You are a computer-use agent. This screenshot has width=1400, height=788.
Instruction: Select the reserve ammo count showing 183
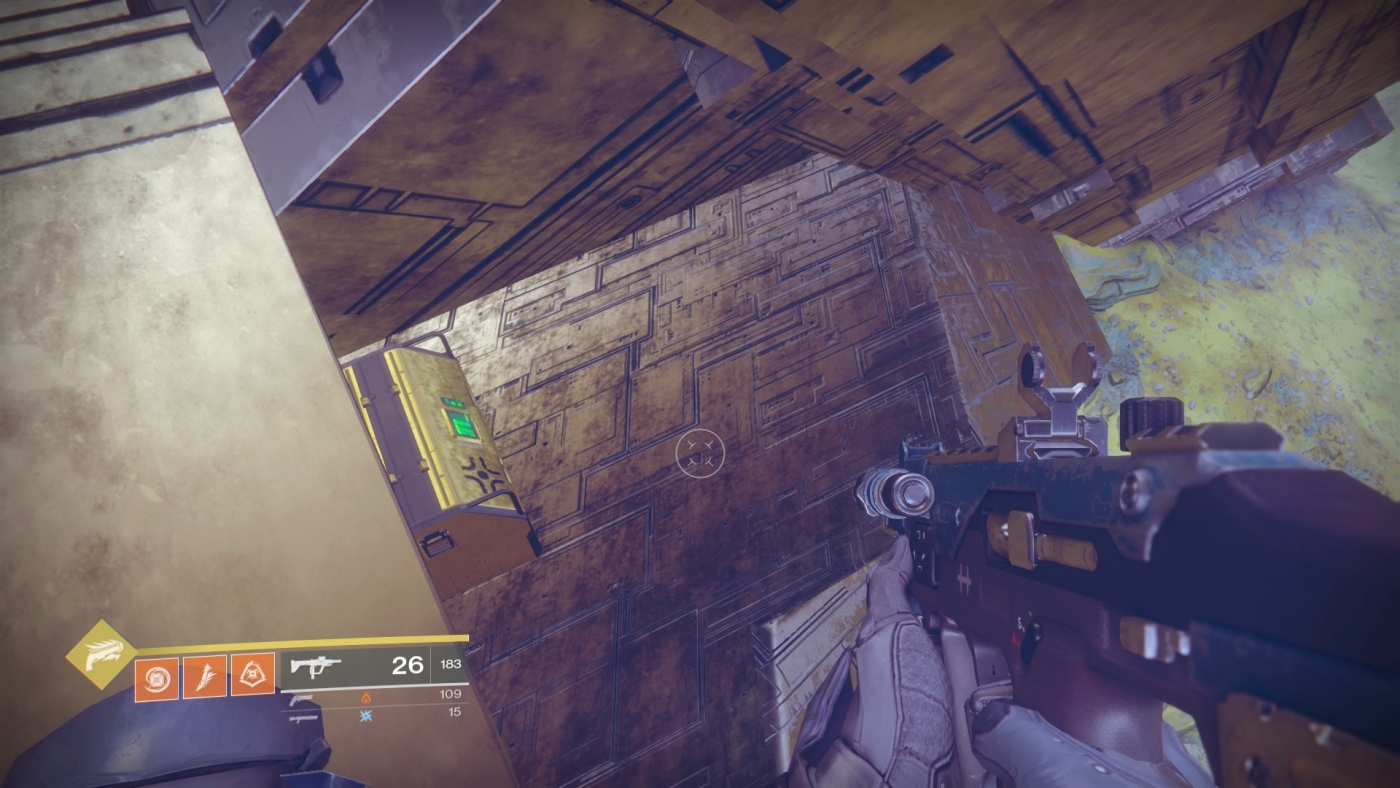(x=450, y=665)
